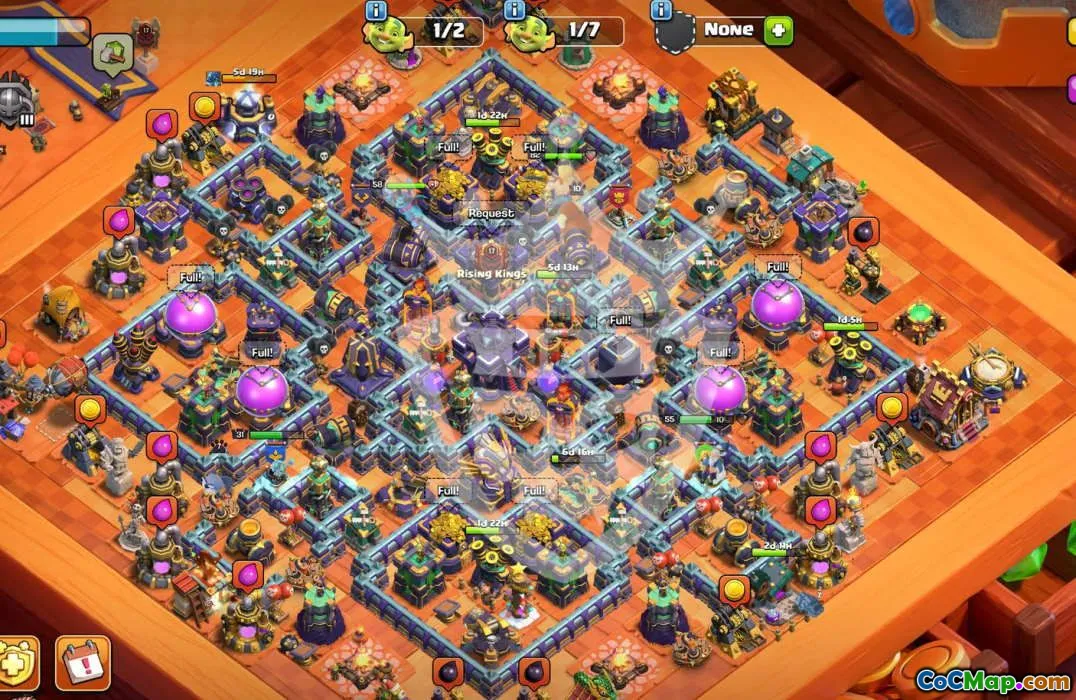Tap the golden shield plus button
Viewport: 1076px width, 700px height.
pos(17,663)
